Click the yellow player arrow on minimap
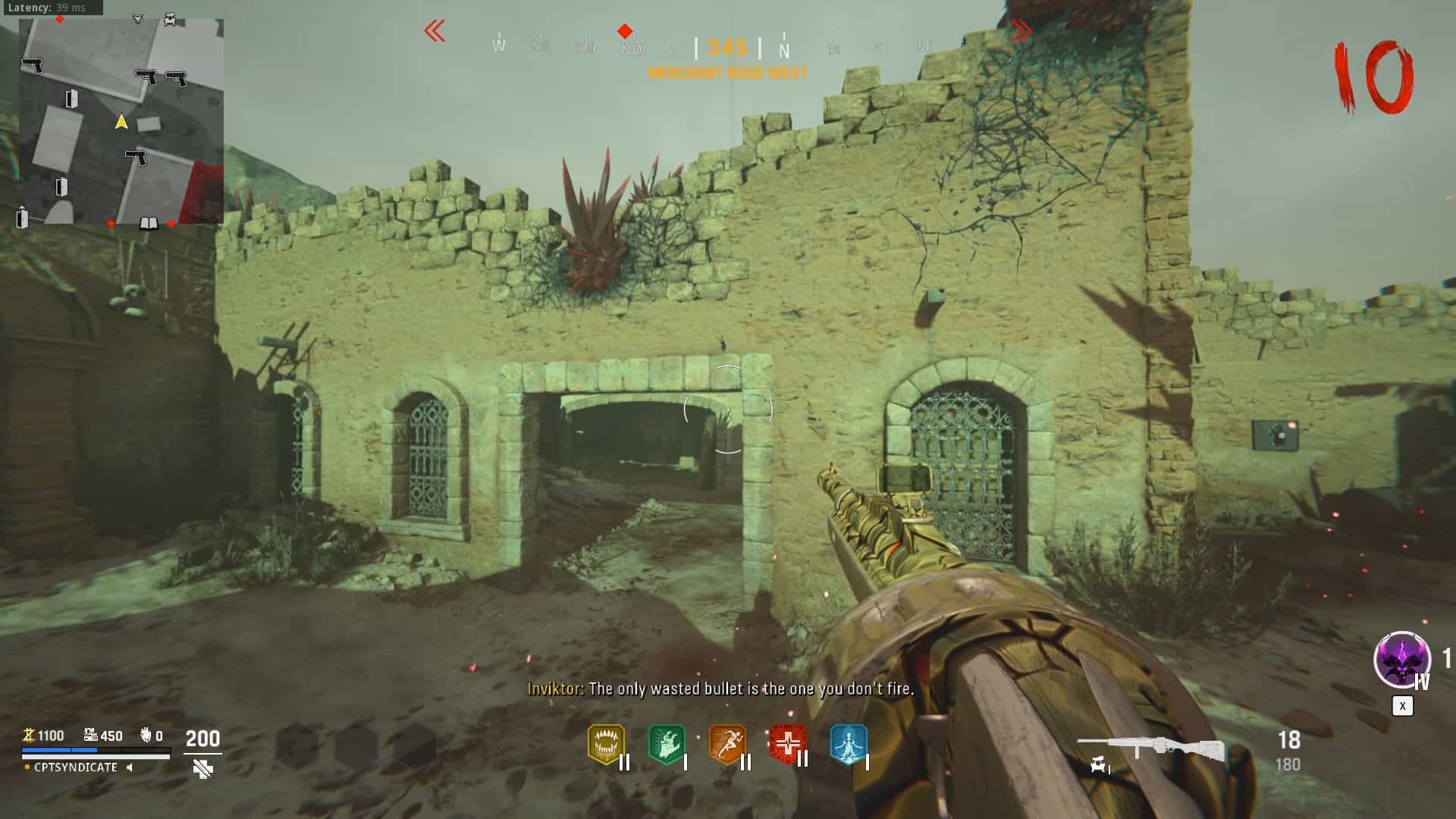1456x819 pixels. 121,121
